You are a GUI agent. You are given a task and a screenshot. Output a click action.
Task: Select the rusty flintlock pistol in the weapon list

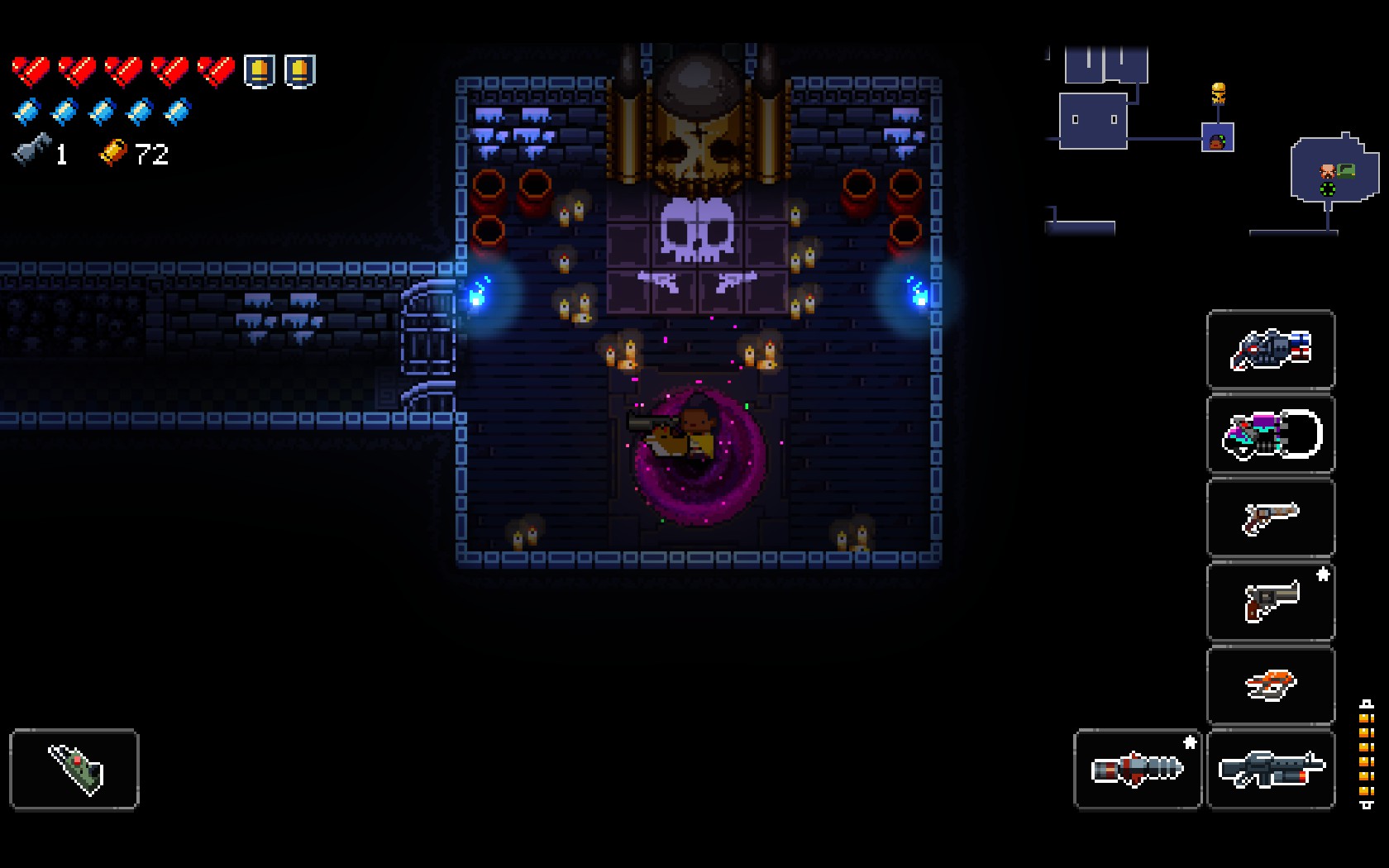pos(1271,517)
